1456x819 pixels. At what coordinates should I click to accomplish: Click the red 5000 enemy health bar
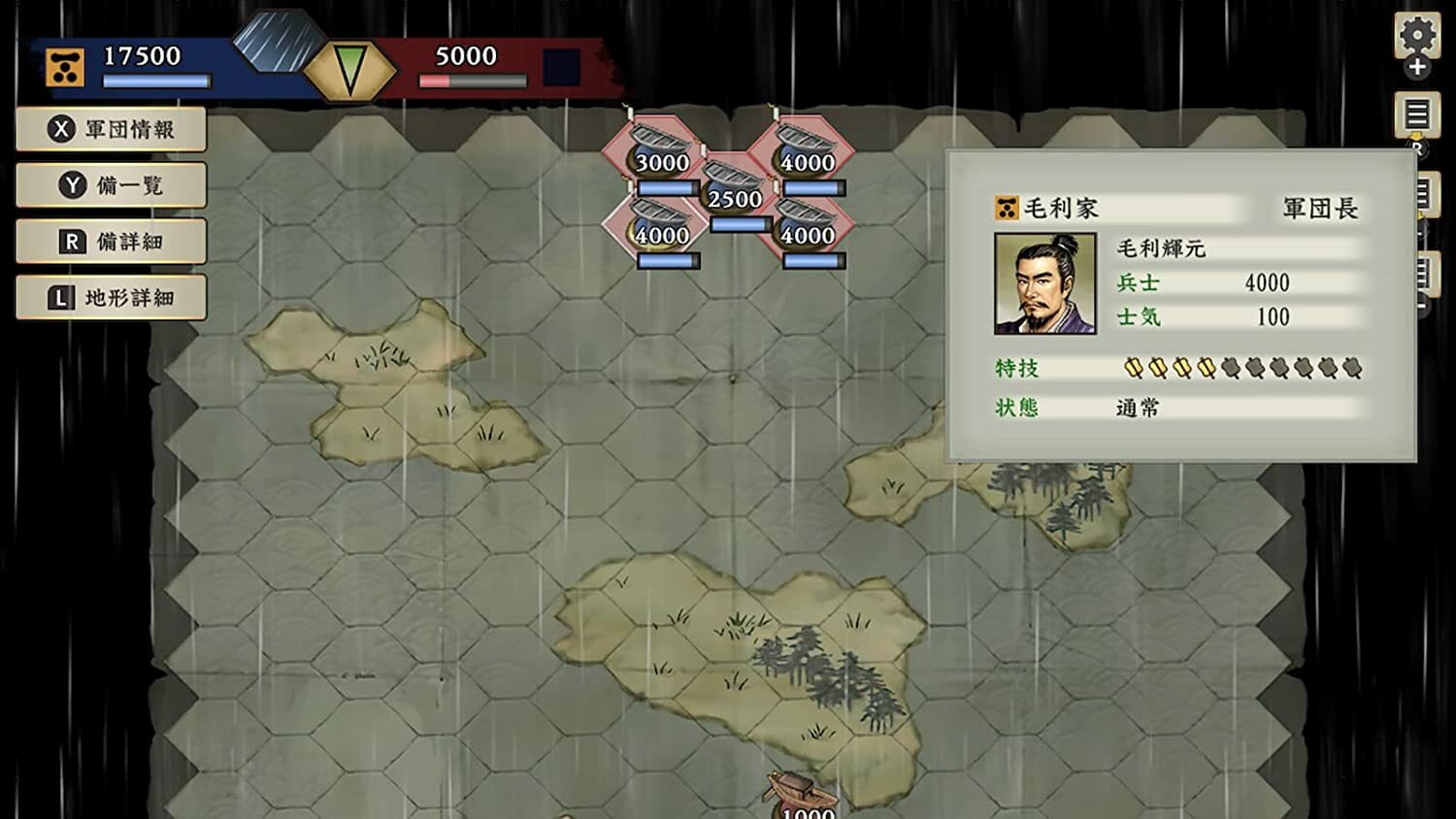coord(473,82)
